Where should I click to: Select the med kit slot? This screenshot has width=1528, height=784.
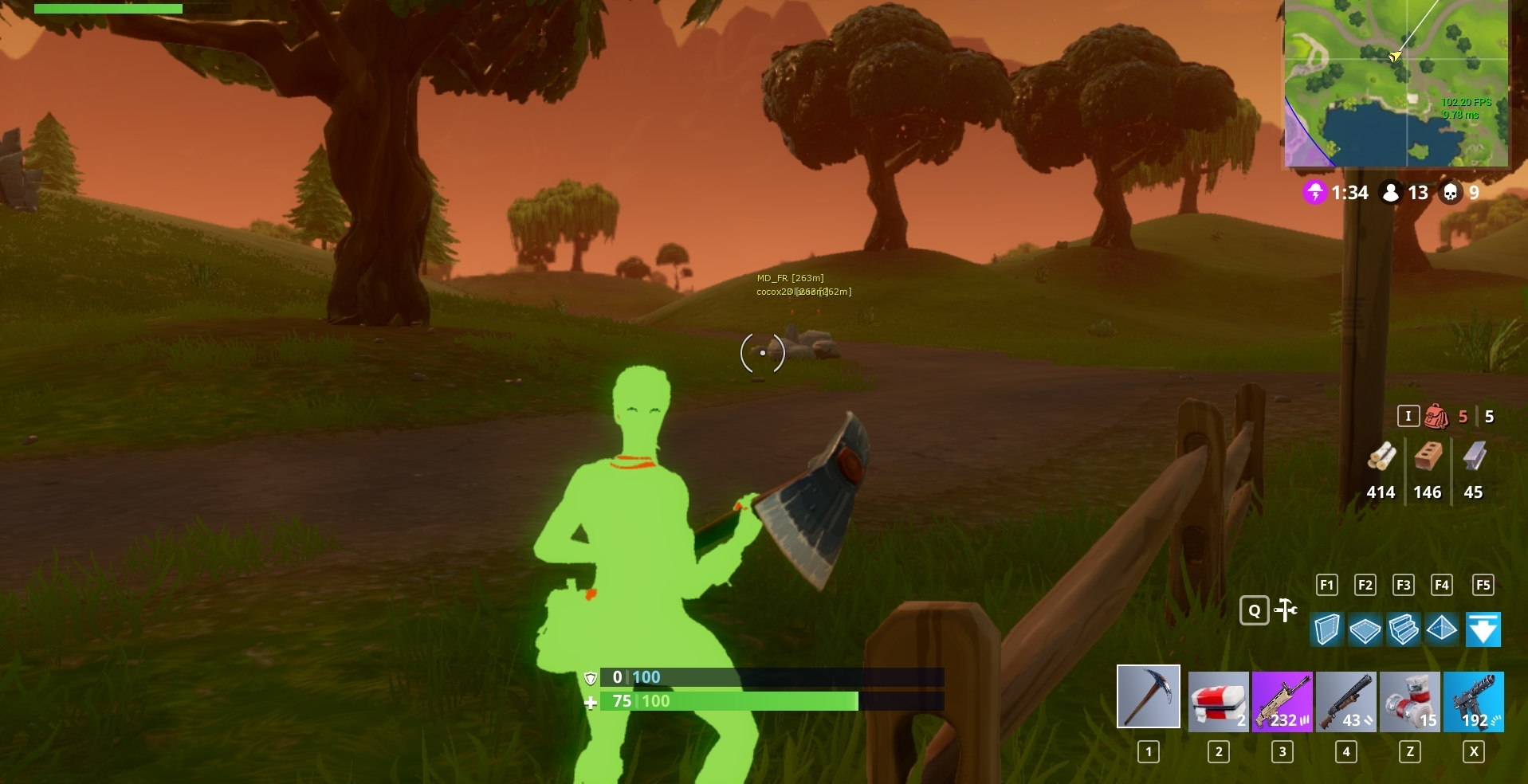(x=1218, y=701)
